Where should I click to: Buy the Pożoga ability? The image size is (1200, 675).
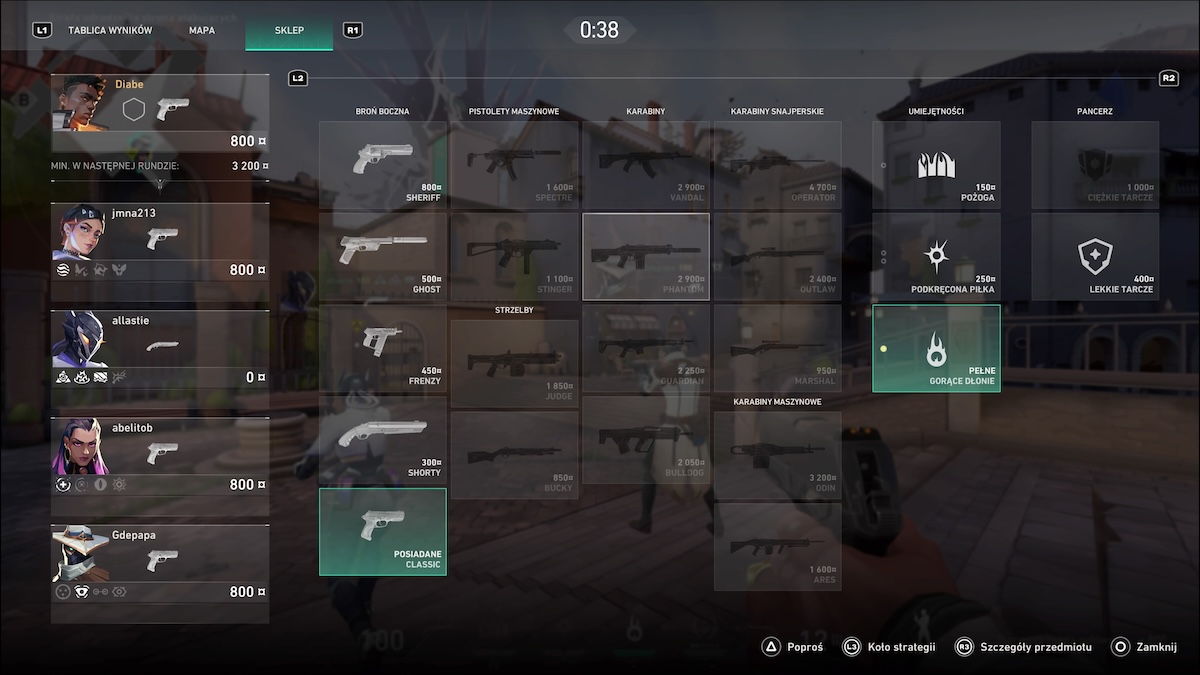coord(936,165)
